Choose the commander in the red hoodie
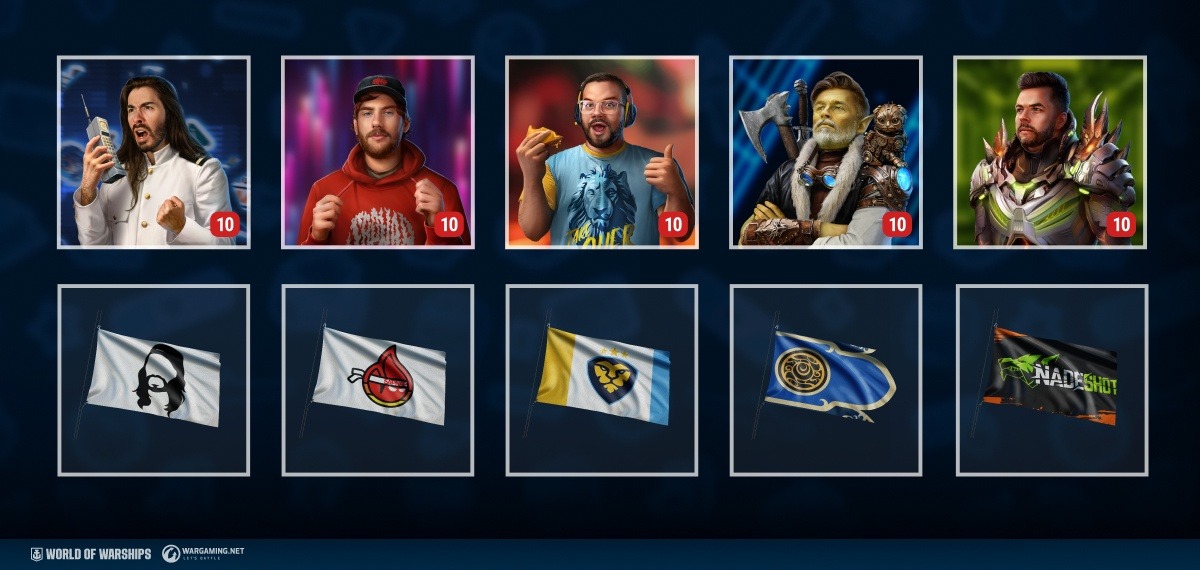Viewport: 1200px width, 570px height. [378, 152]
